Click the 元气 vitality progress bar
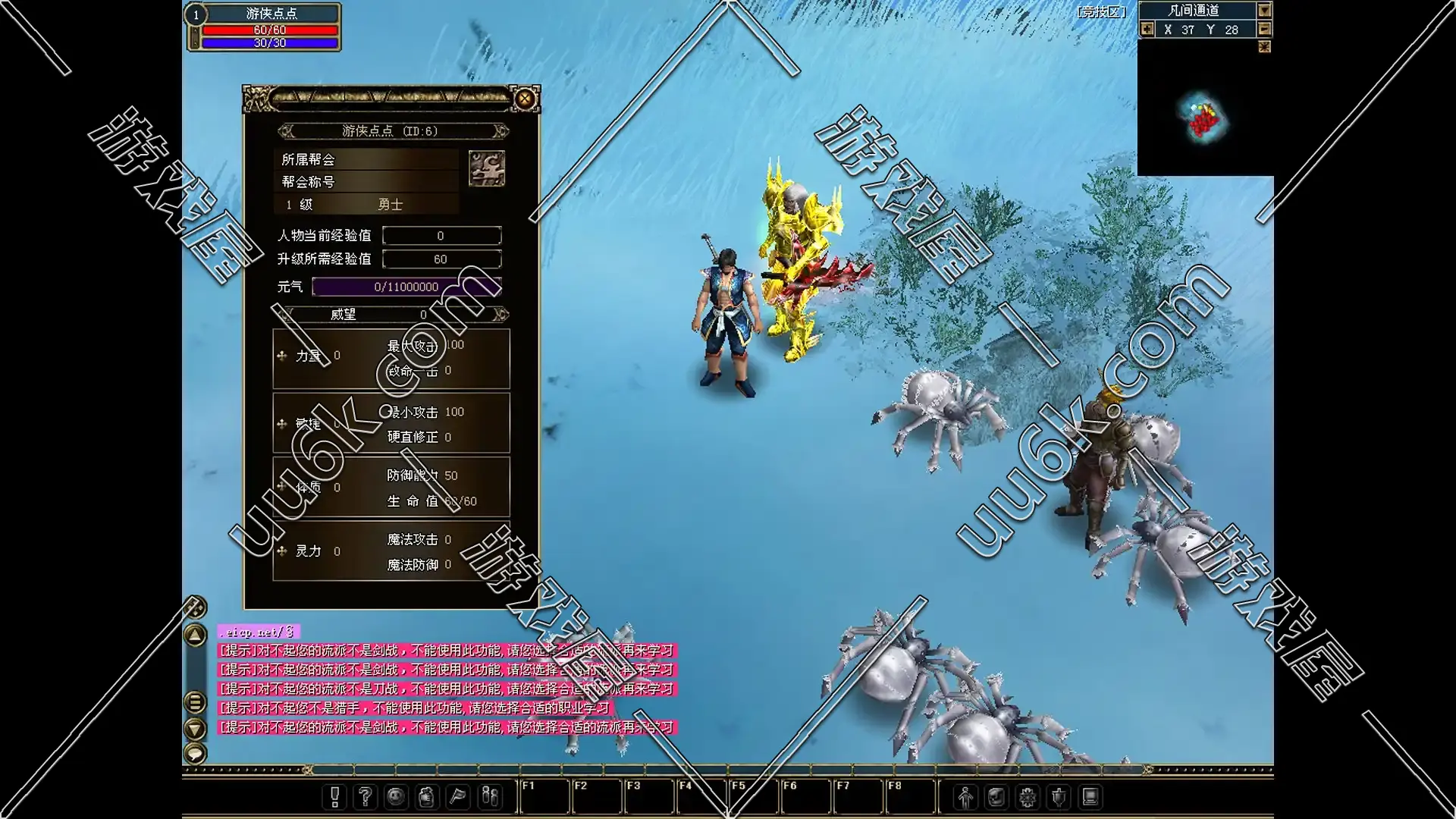 click(406, 287)
